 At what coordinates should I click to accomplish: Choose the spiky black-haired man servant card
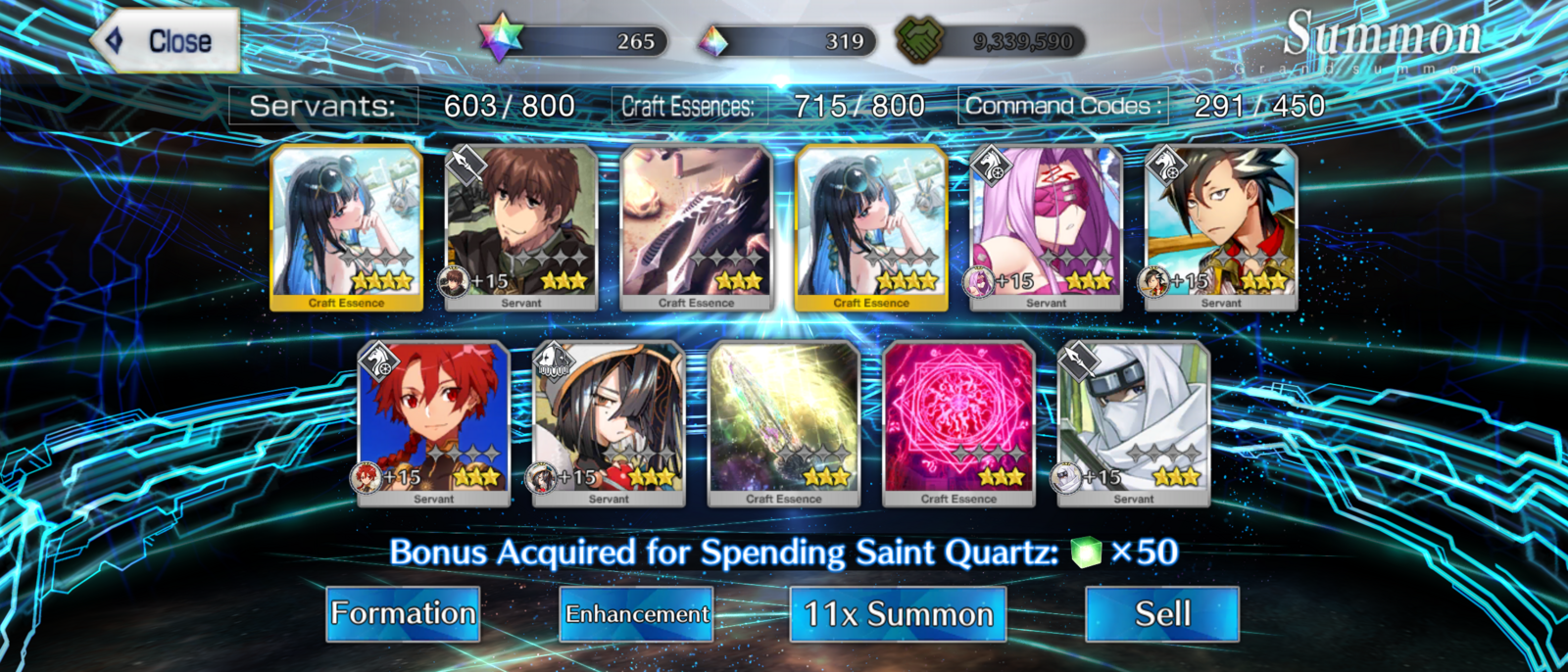pyautogui.click(x=1221, y=227)
